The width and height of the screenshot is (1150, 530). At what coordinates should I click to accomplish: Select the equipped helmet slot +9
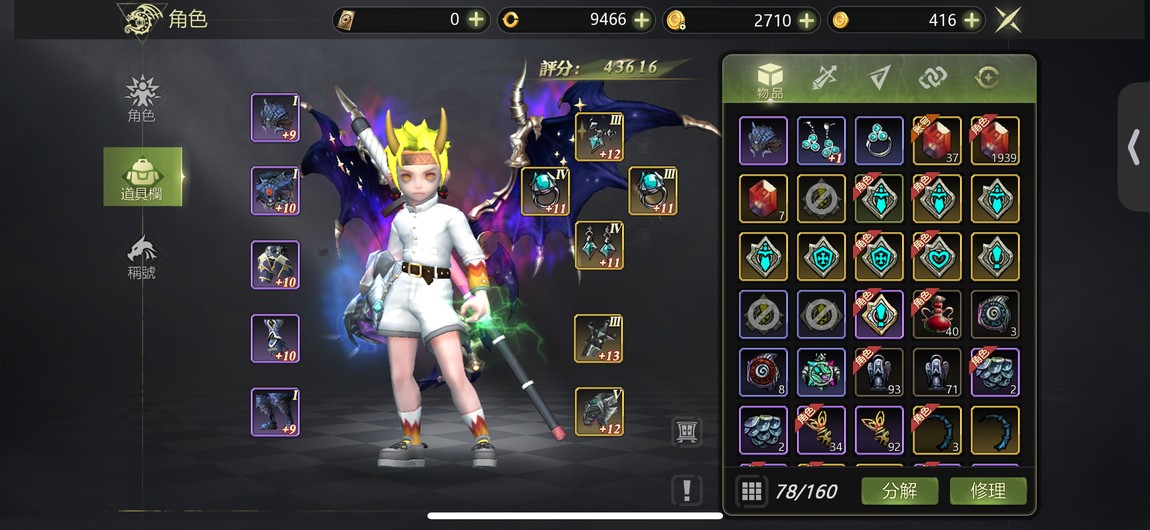tap(275, 118)
